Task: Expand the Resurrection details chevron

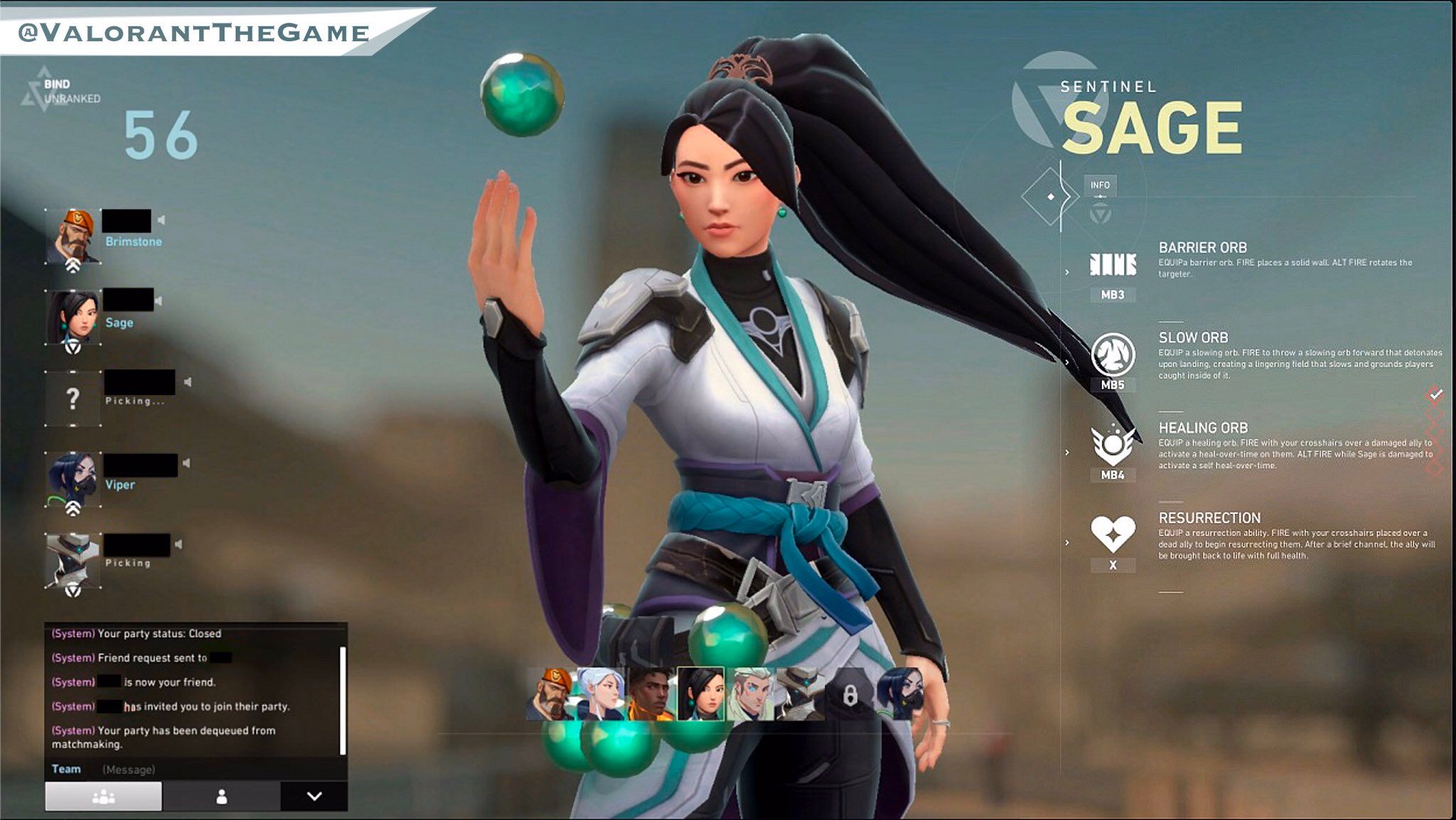Action: pos(1066,543)
